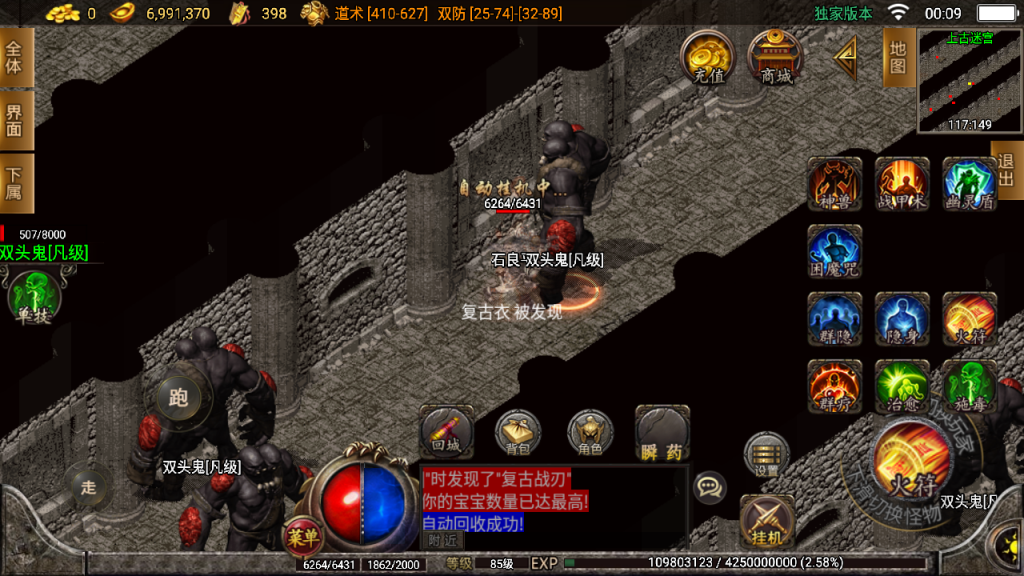Open the 地图 map tab
The image size is (1024, 576).
point(898,57)
